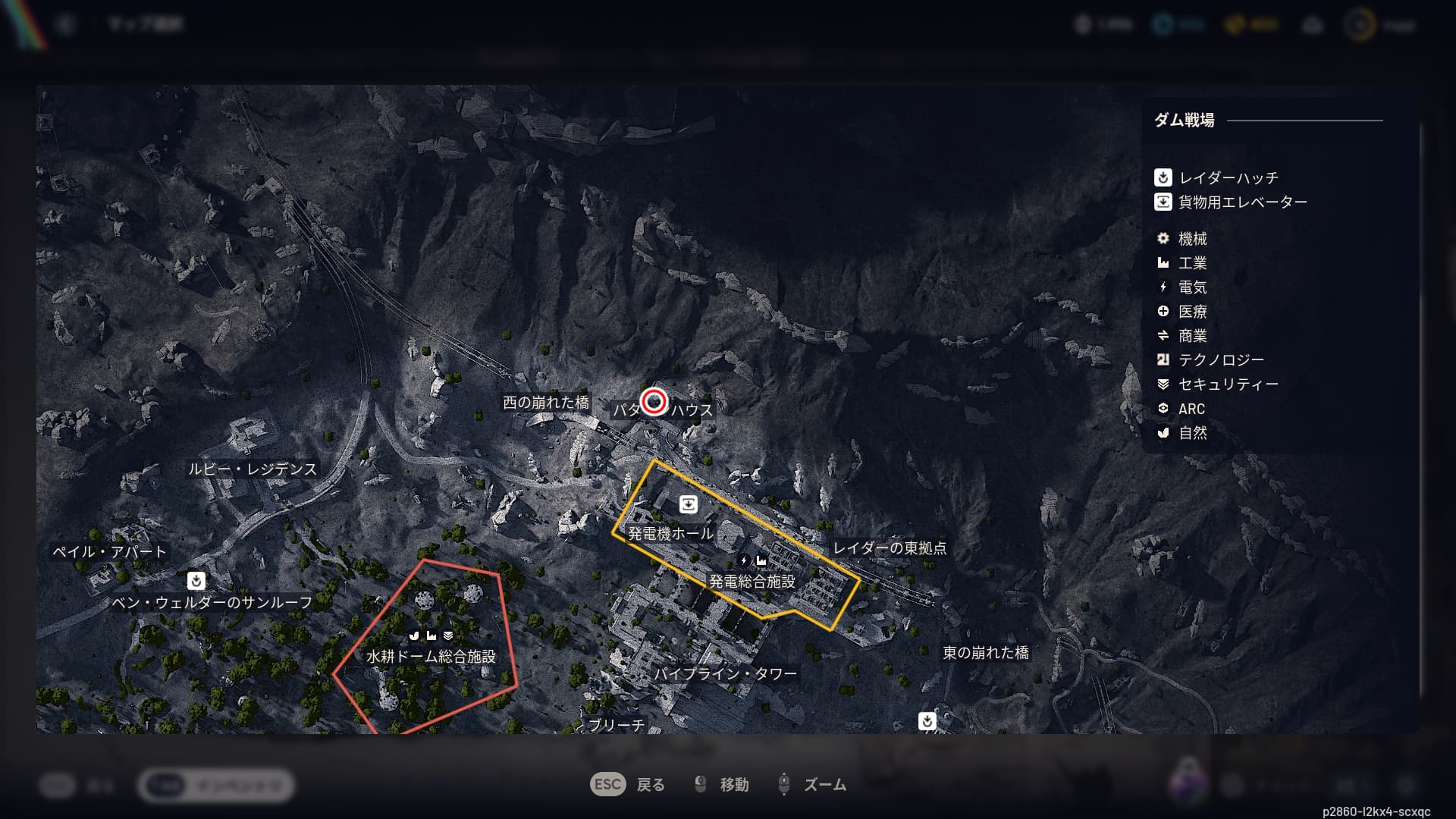Select the 発電総合施設 location label
The width and height of the screenshot is (1456, 819).
click(x=752, y=582)
